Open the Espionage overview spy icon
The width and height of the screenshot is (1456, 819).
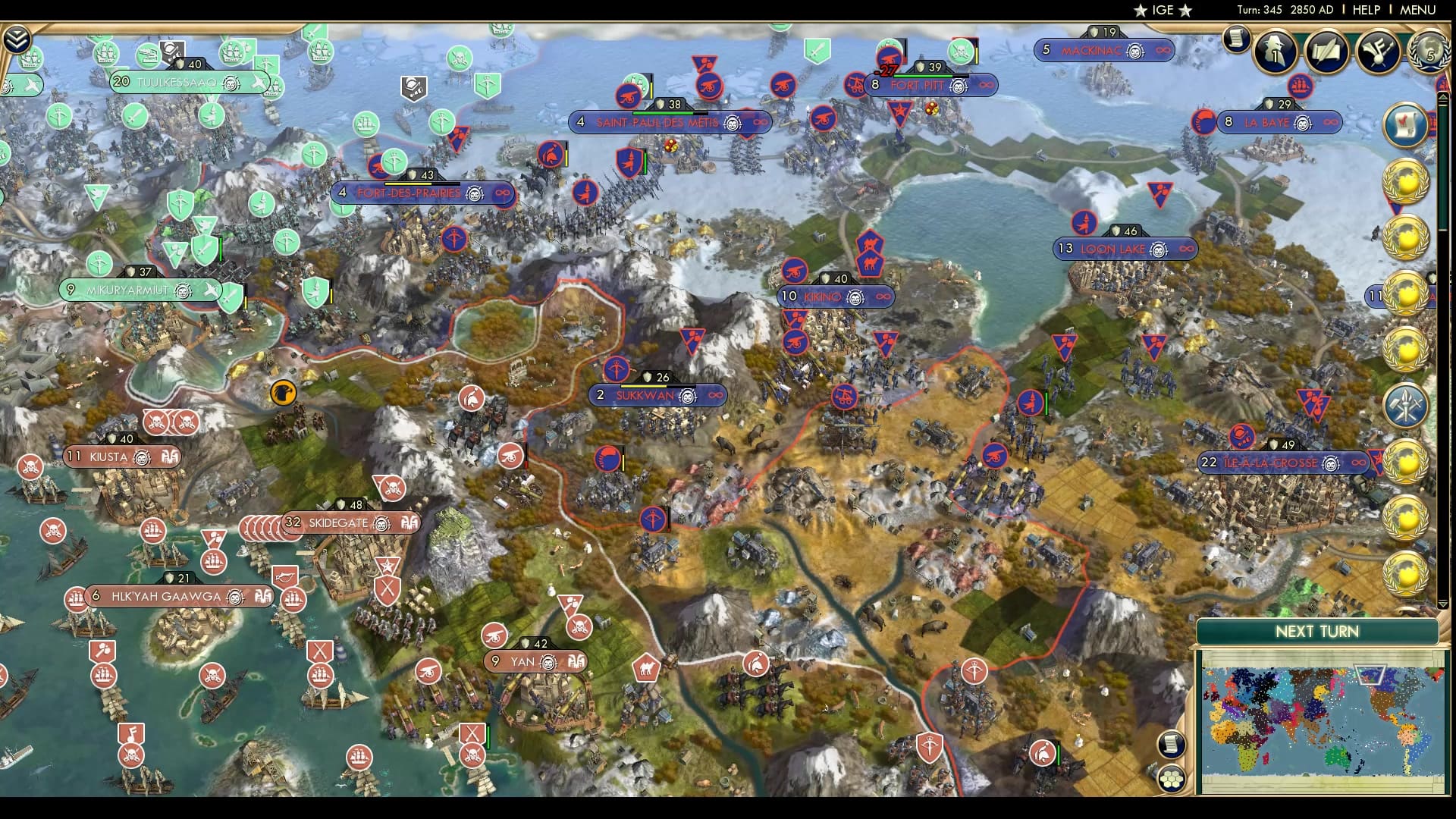1275,52
